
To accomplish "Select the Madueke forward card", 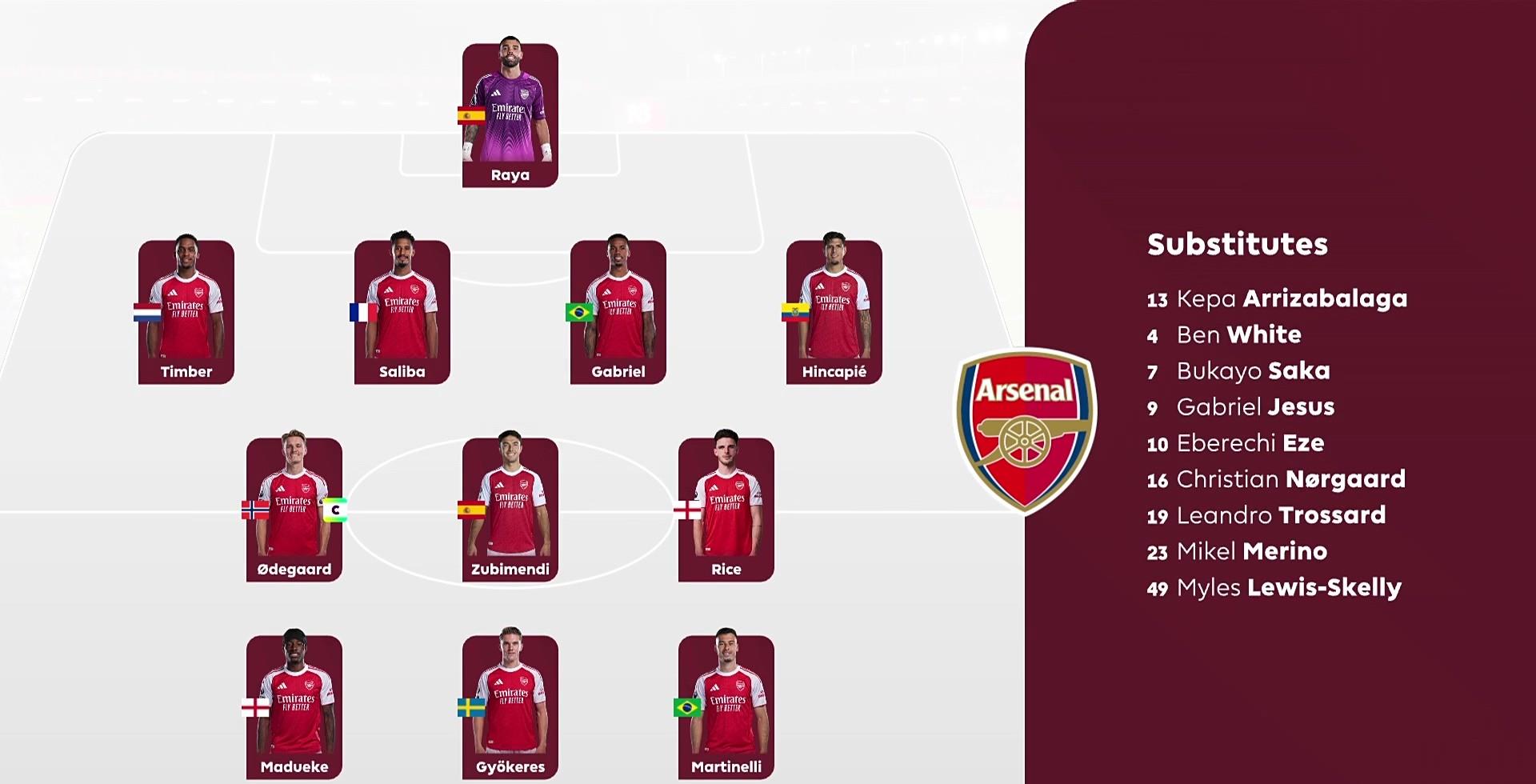I will 294,707.
